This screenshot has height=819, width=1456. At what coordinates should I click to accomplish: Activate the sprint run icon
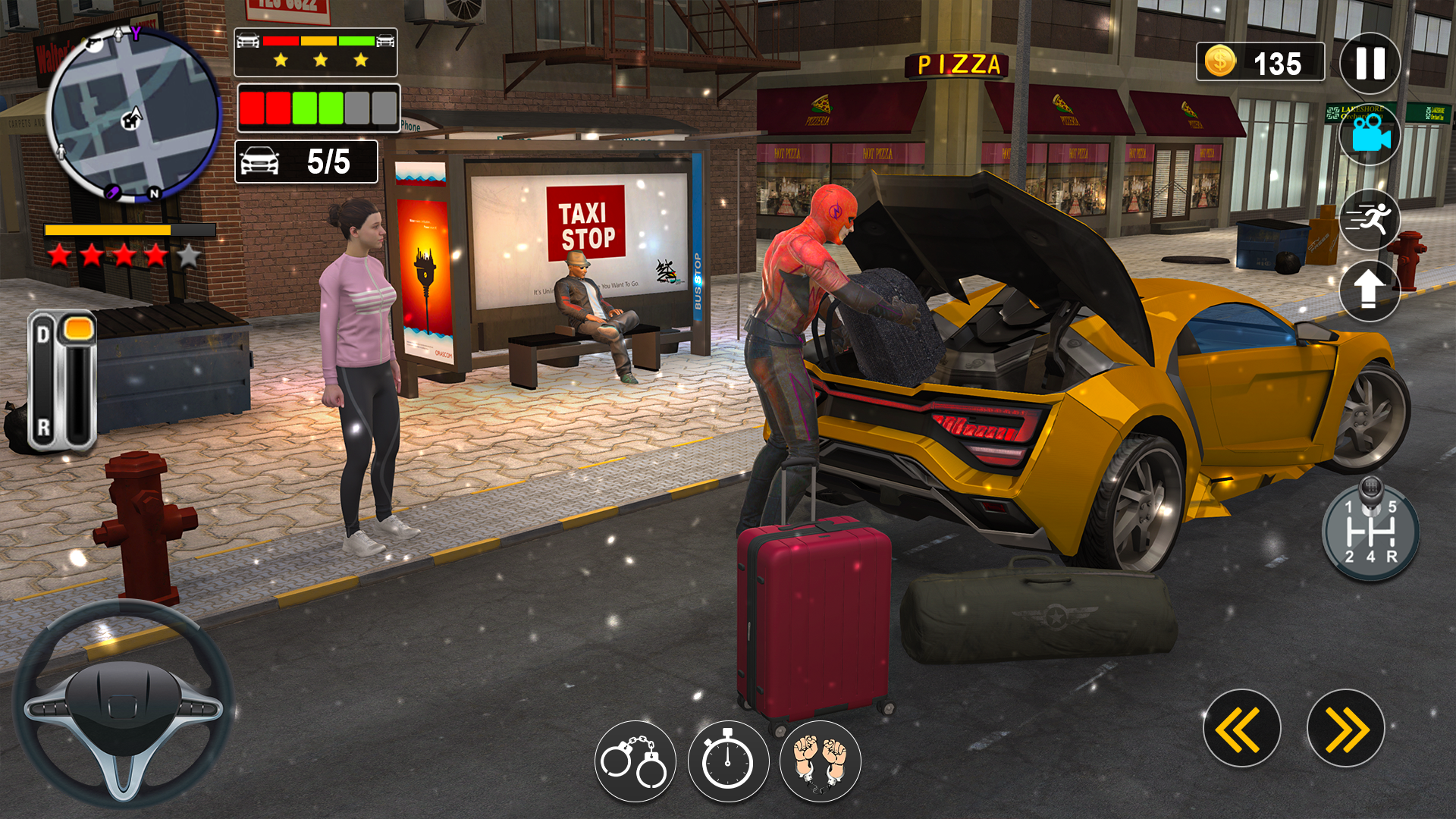(x=1370, y=221)
